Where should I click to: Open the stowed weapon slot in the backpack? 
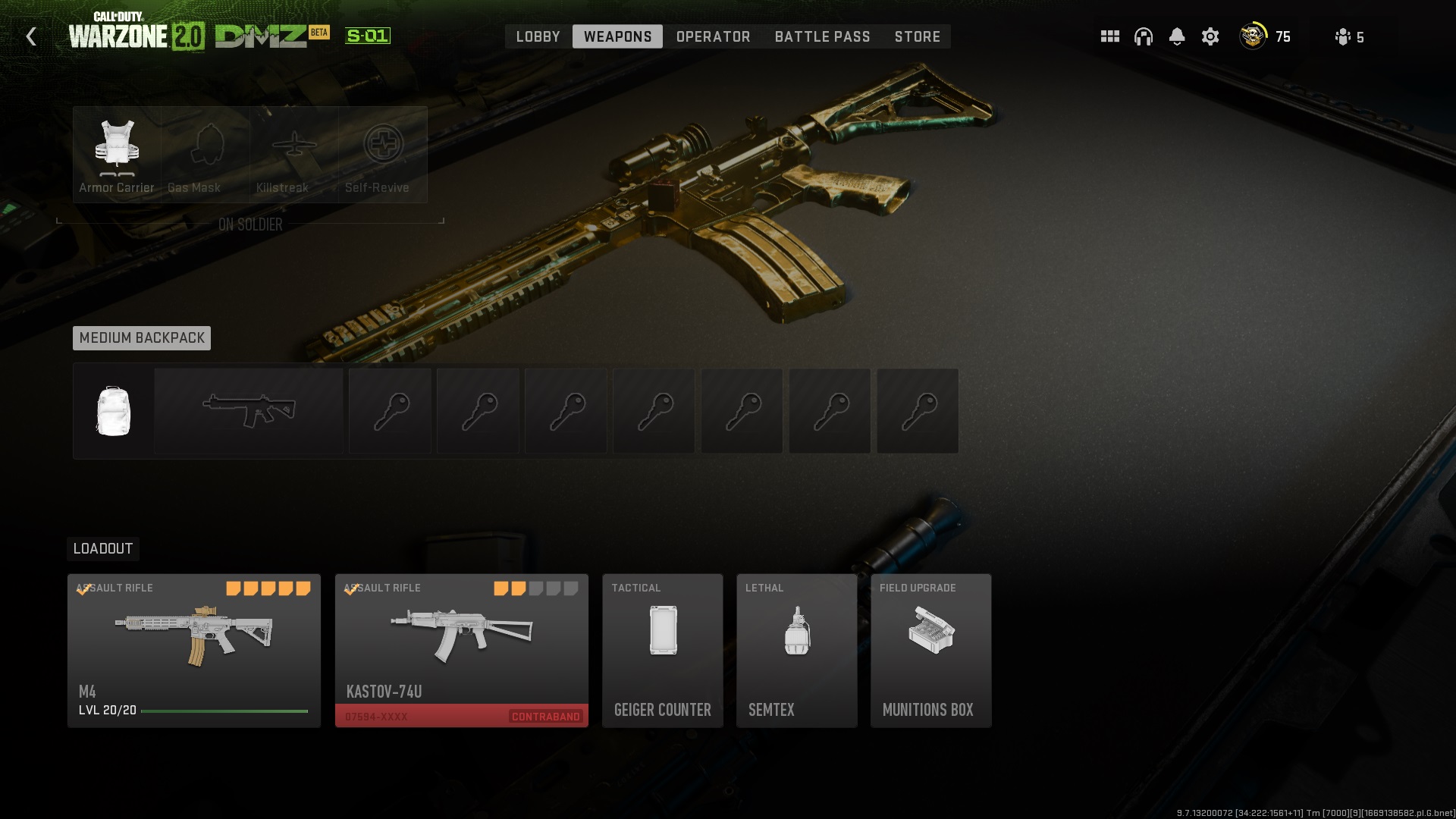tap(248, 410)
